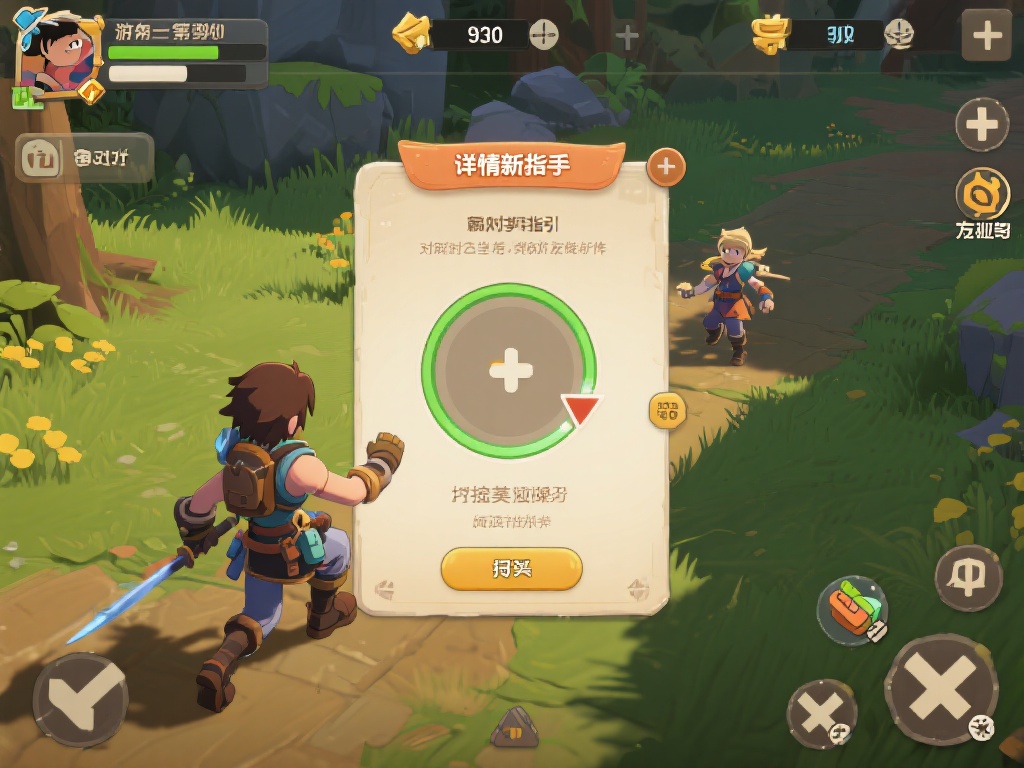Activate the large X attack button
The width and height of the screenshot is (1024, 768).
click(x=940, y=689)
